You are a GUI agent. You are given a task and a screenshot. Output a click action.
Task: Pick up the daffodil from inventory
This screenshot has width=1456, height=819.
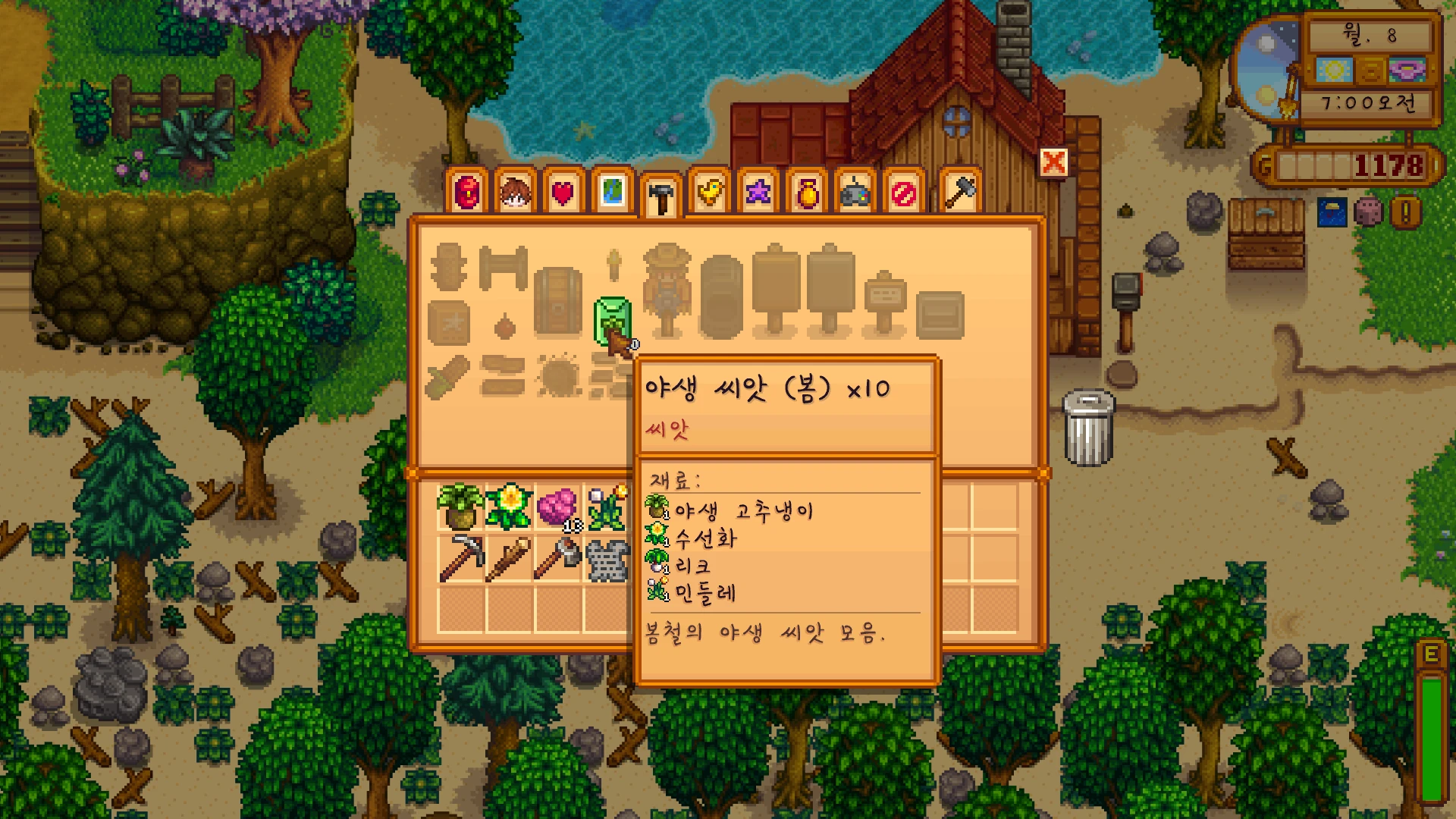[509, 507]
